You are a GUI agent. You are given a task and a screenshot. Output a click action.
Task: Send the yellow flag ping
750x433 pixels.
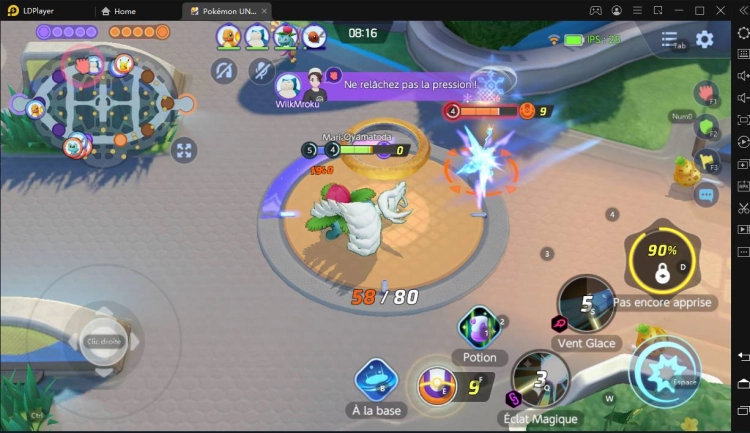pyautogui.click(x=707, y=161)
